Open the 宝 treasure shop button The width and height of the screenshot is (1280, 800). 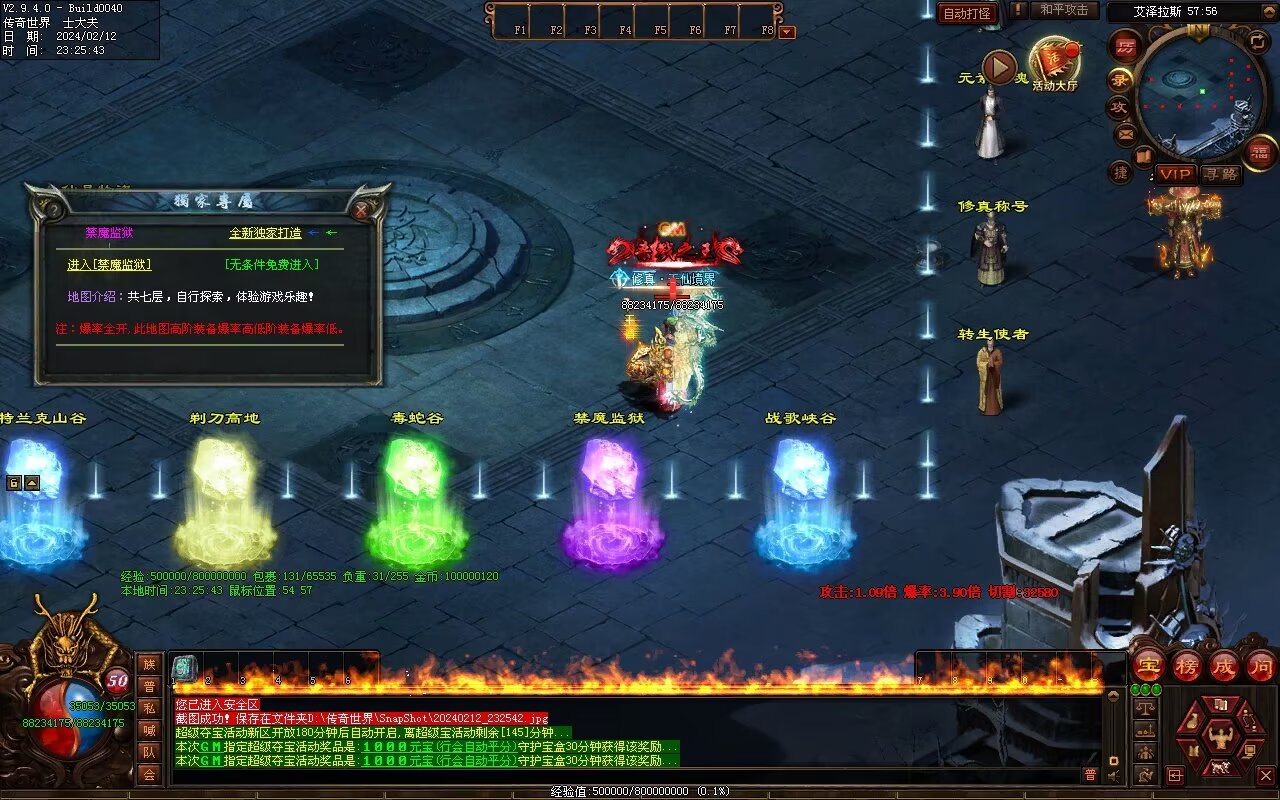click(1148, 665)
